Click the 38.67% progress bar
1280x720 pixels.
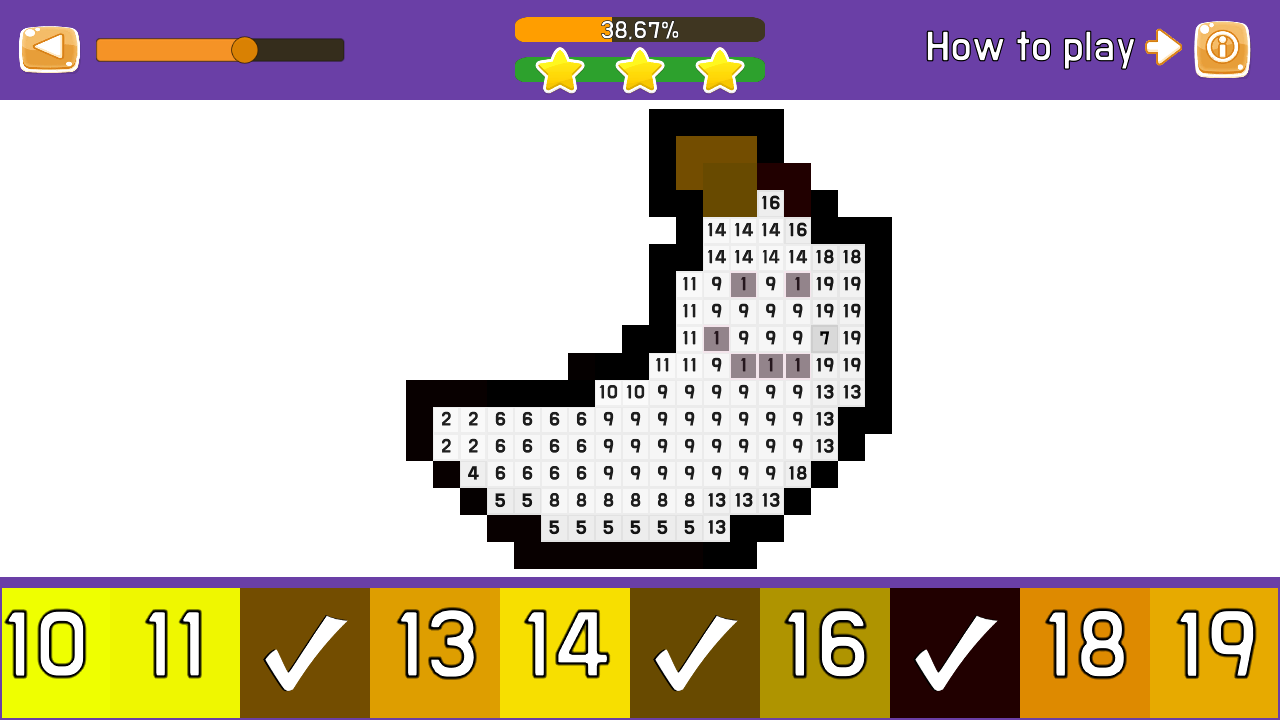coord(638,29)
